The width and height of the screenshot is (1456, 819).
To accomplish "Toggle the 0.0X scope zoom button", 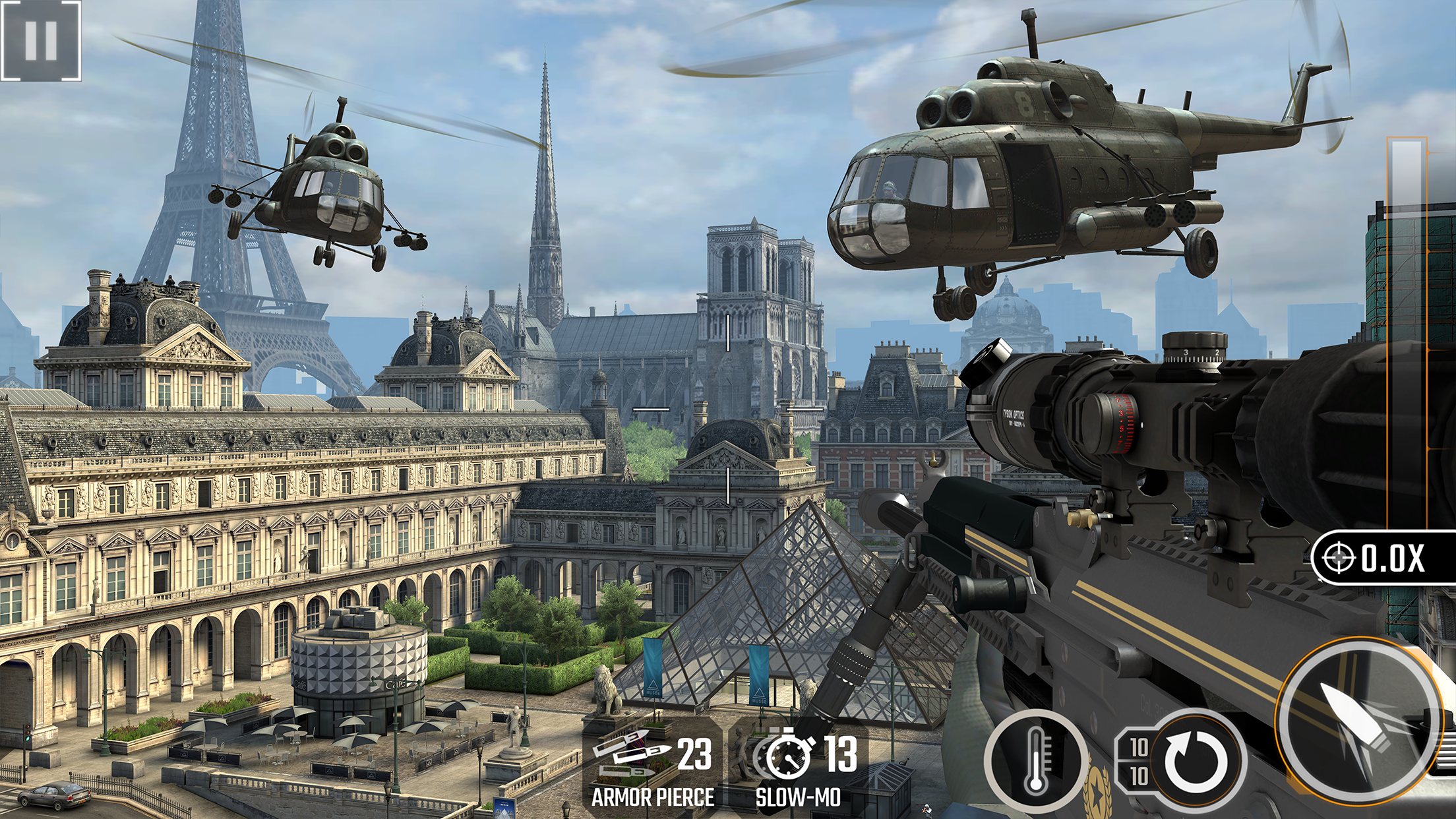I will (x=1383, y=558).
